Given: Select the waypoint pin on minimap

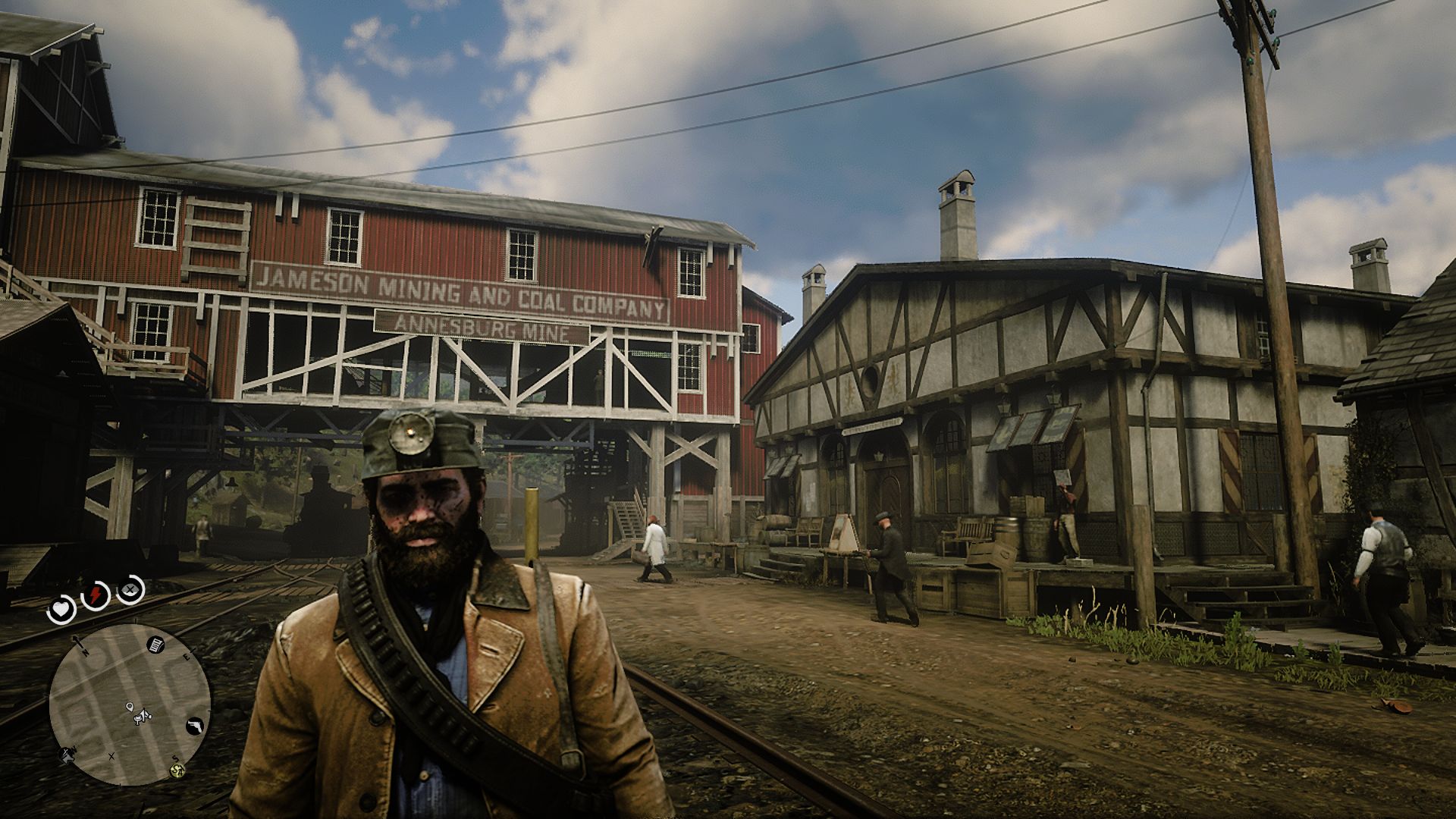Looking at the screenshot, I should pyautogui.click(x=130, y=708).
